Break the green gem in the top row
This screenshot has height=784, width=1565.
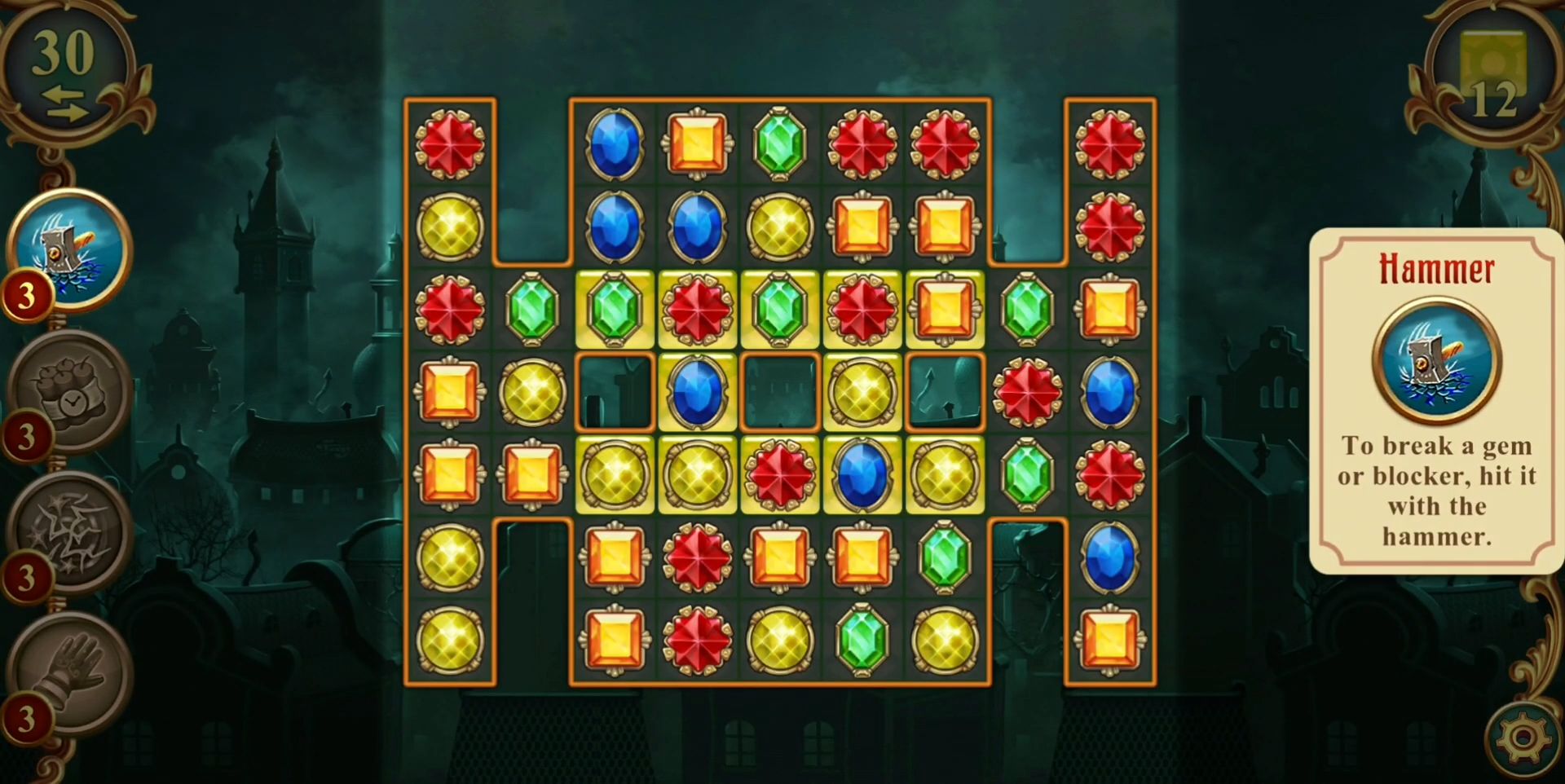[779, 144]
